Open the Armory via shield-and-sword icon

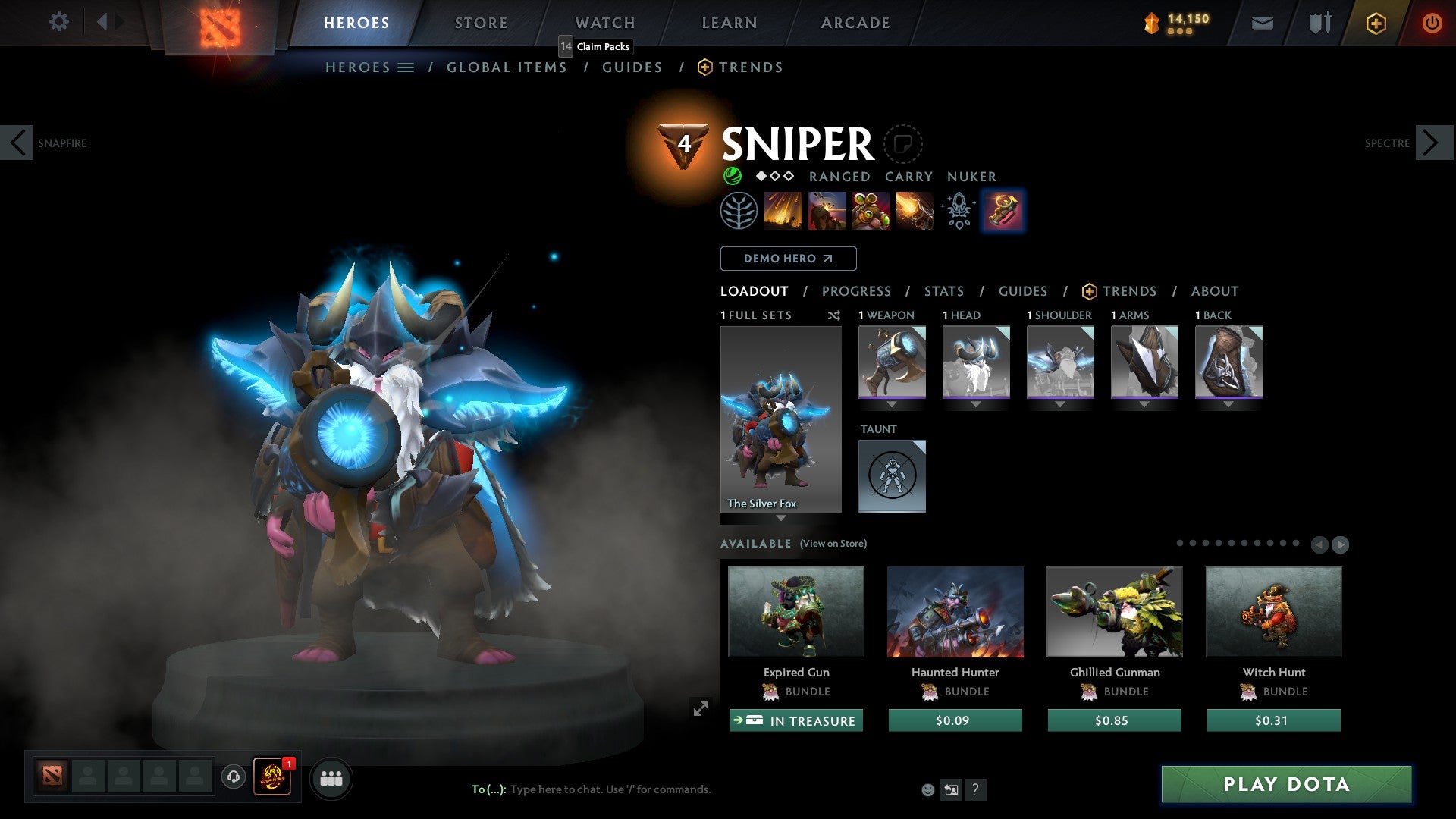point(1319,23)
